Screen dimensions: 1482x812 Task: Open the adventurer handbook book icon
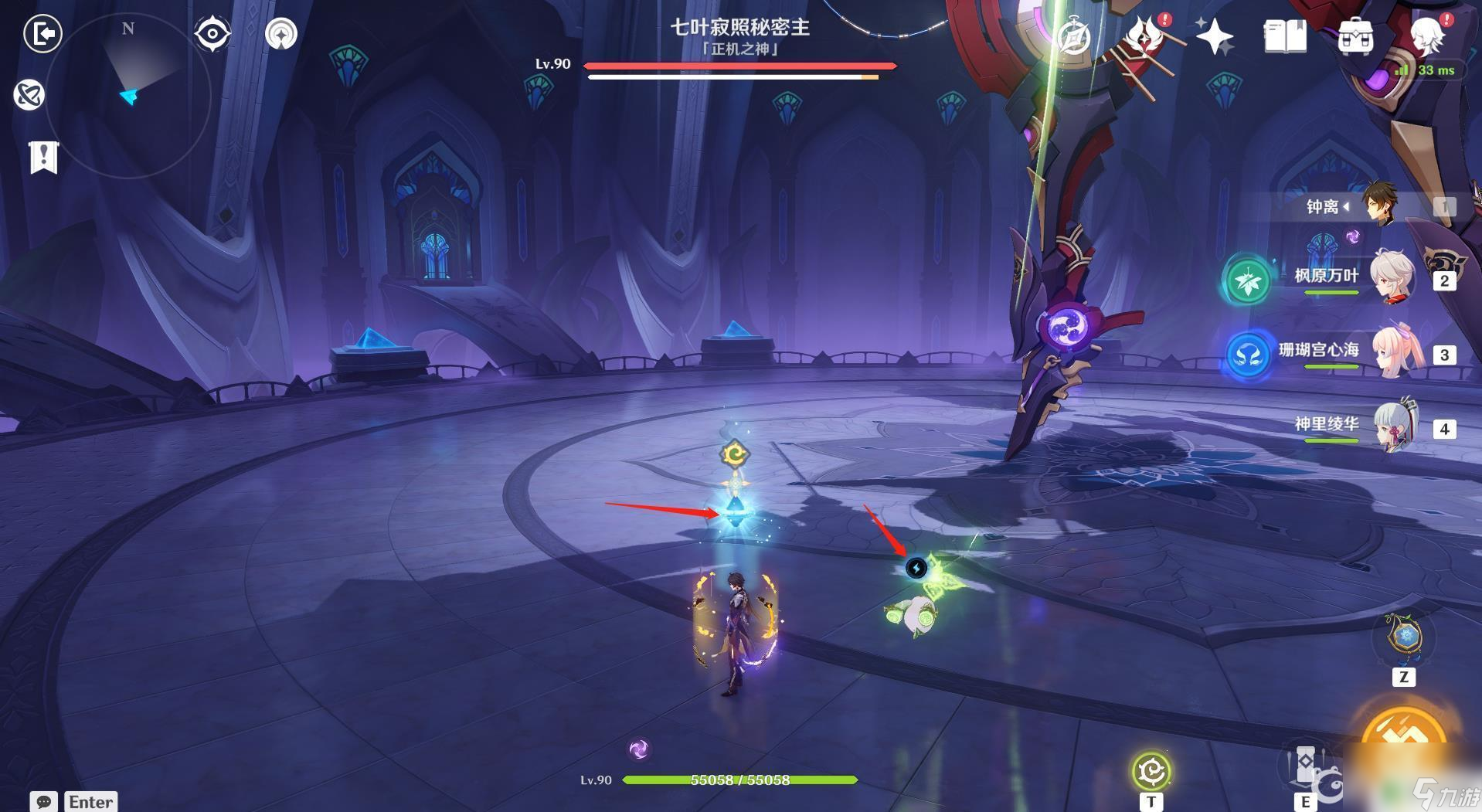coord(1285,36)
